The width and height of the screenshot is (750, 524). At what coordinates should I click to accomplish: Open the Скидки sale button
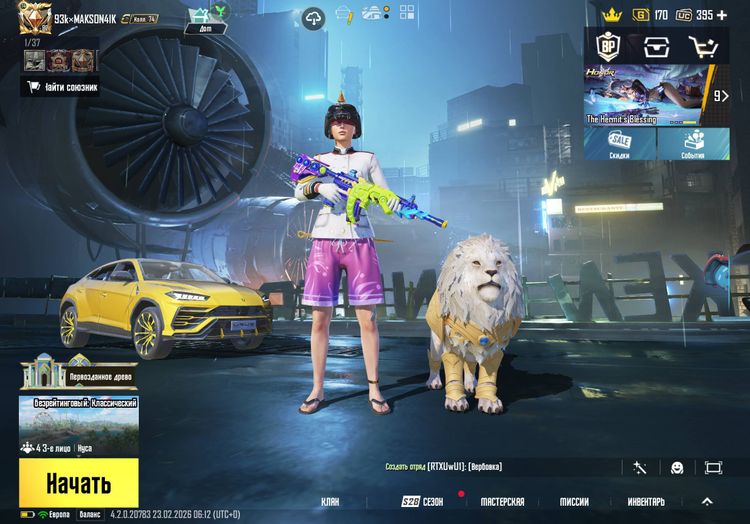point(620,144)
